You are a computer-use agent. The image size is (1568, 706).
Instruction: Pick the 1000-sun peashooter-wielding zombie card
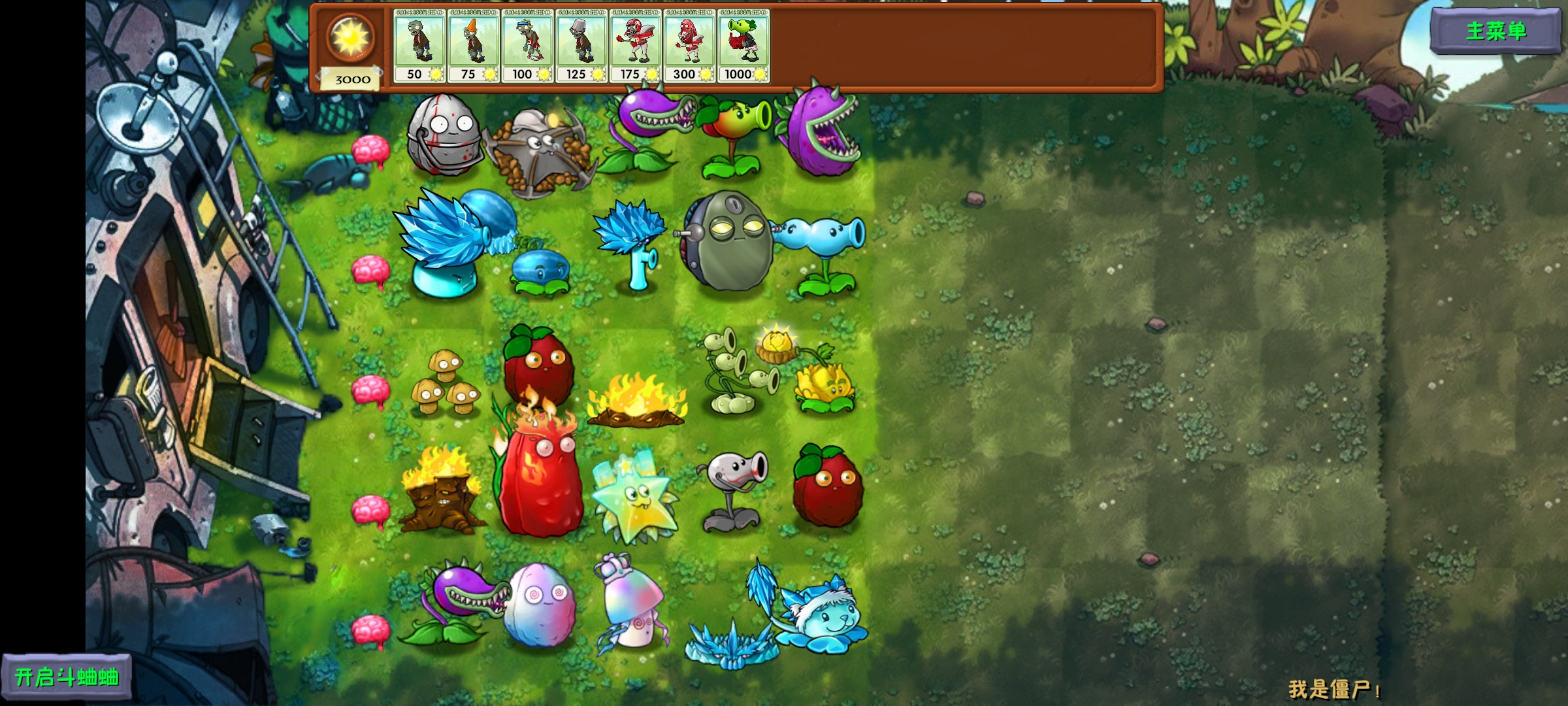(743, 42)
